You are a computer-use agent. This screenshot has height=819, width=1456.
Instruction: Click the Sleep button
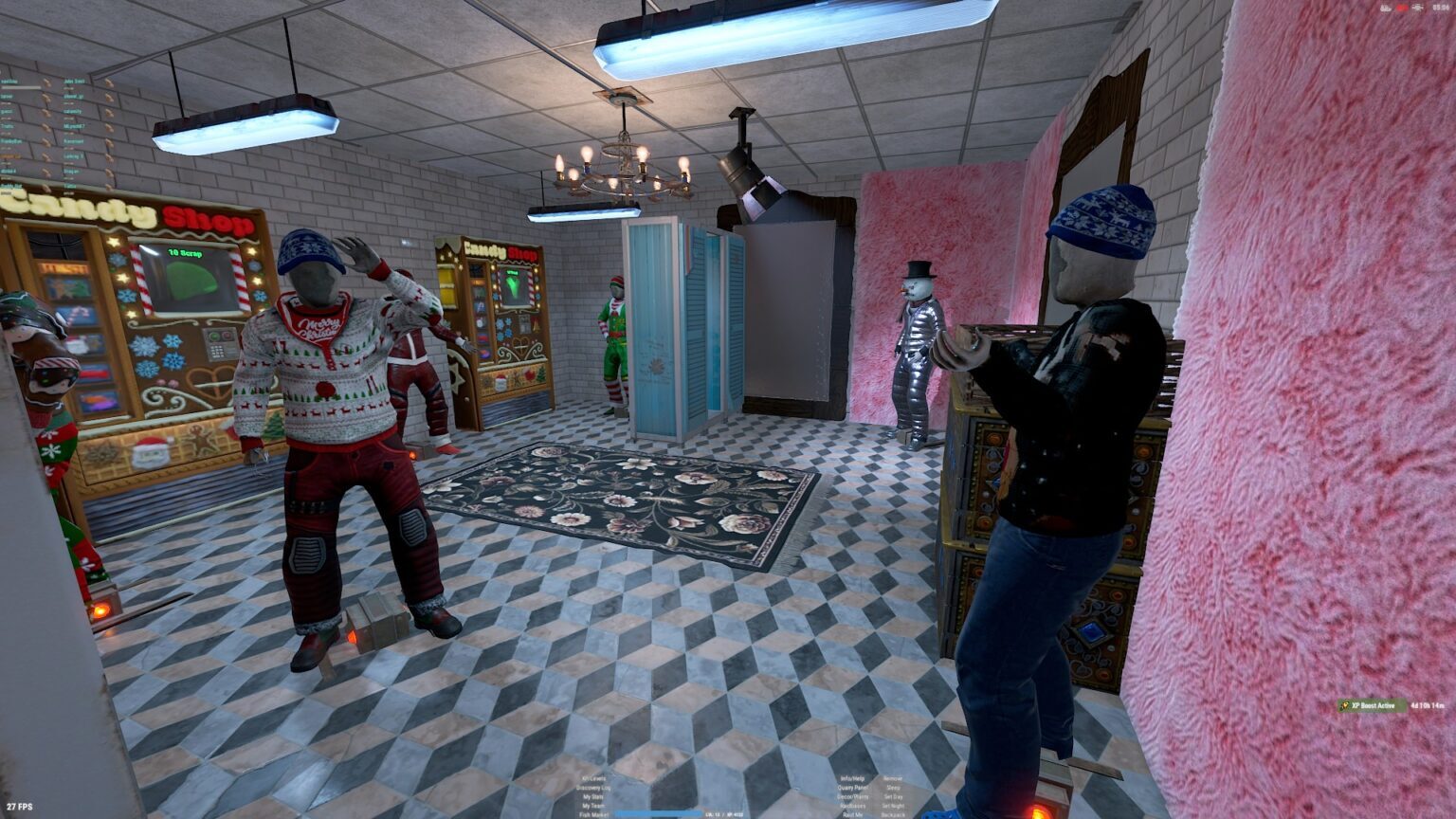click(893, 788)
